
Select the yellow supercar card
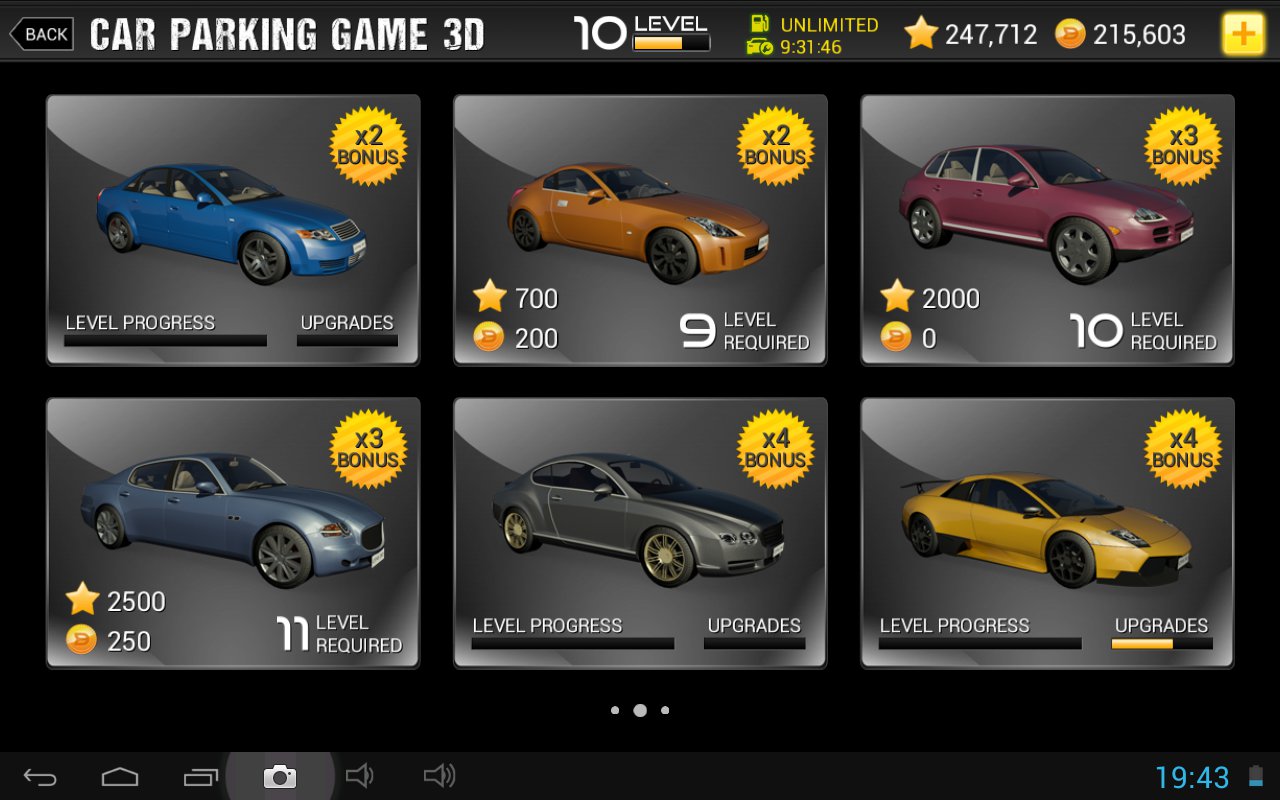pos(1047,533)
